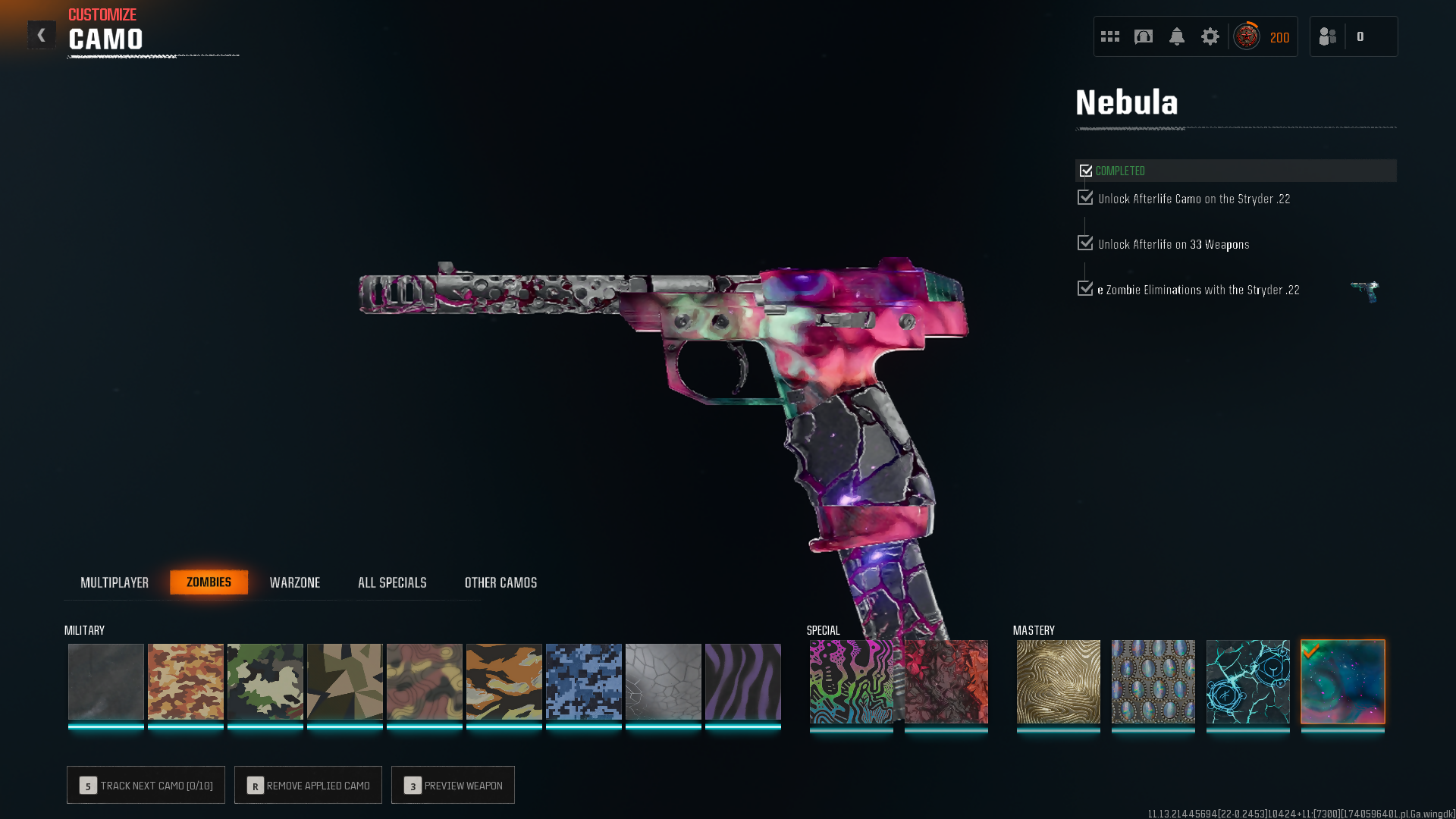Show the All Specials tab

[392, 582]
